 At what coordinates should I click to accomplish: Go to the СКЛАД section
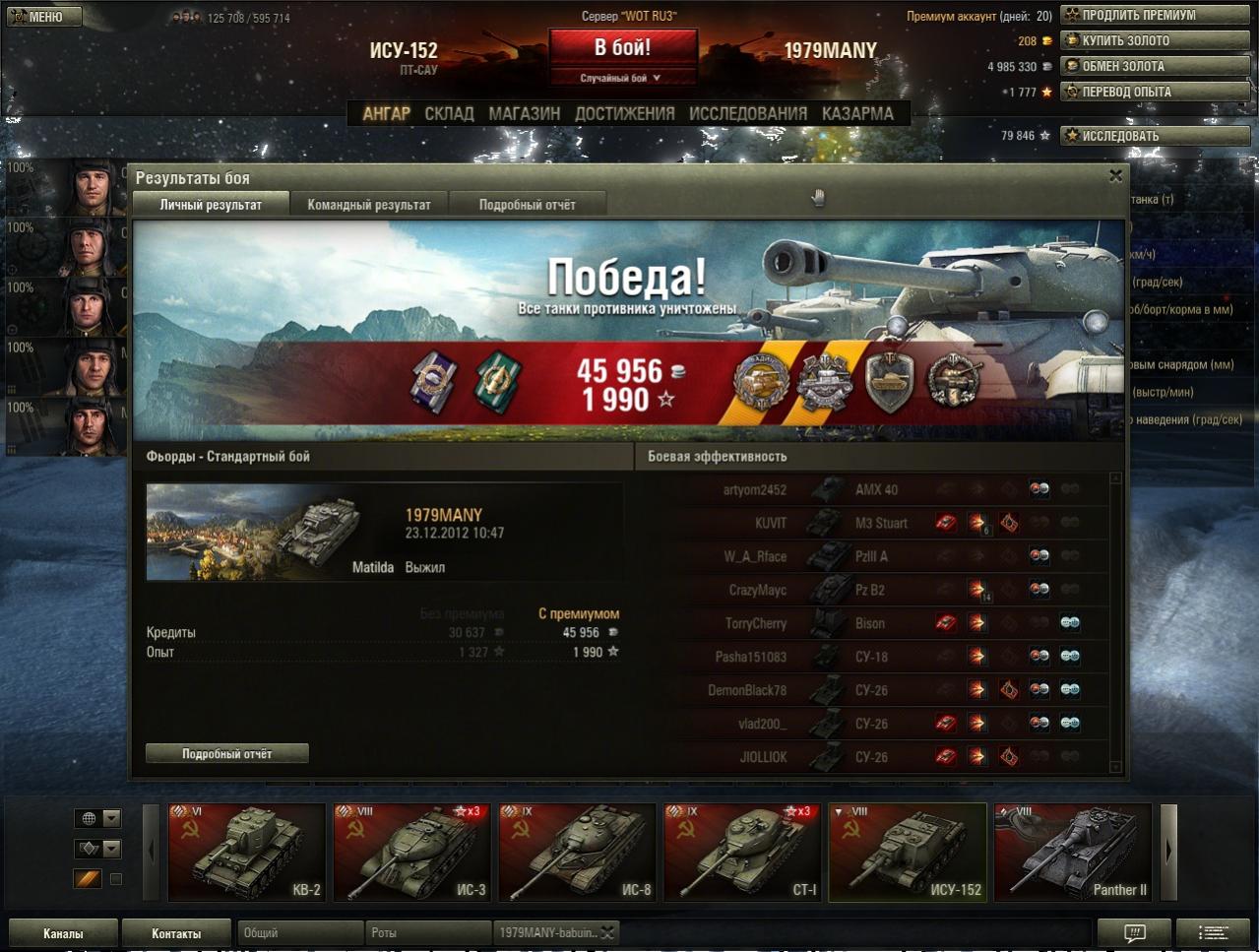click(449, 114)
